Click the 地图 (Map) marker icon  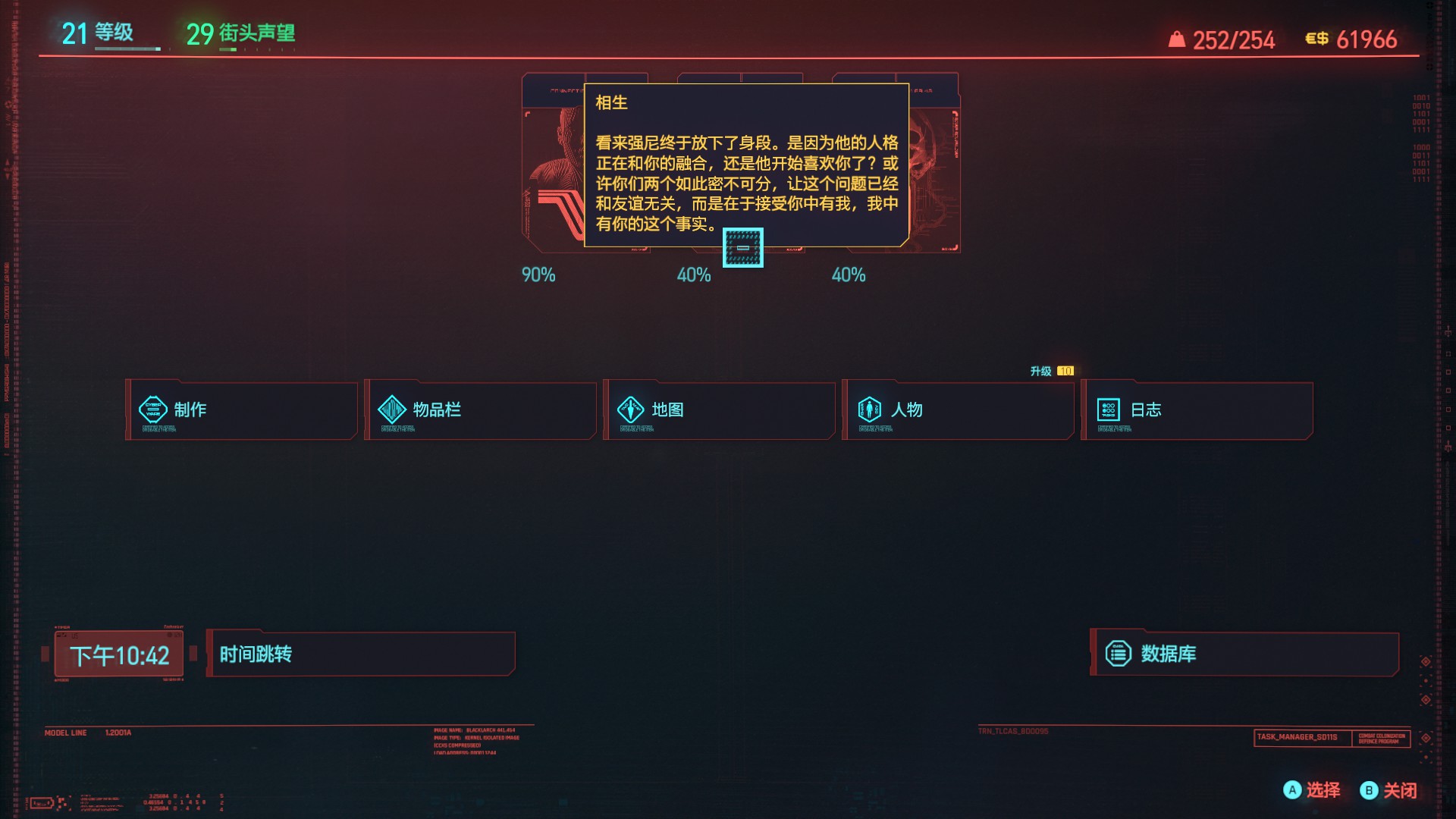630,409
